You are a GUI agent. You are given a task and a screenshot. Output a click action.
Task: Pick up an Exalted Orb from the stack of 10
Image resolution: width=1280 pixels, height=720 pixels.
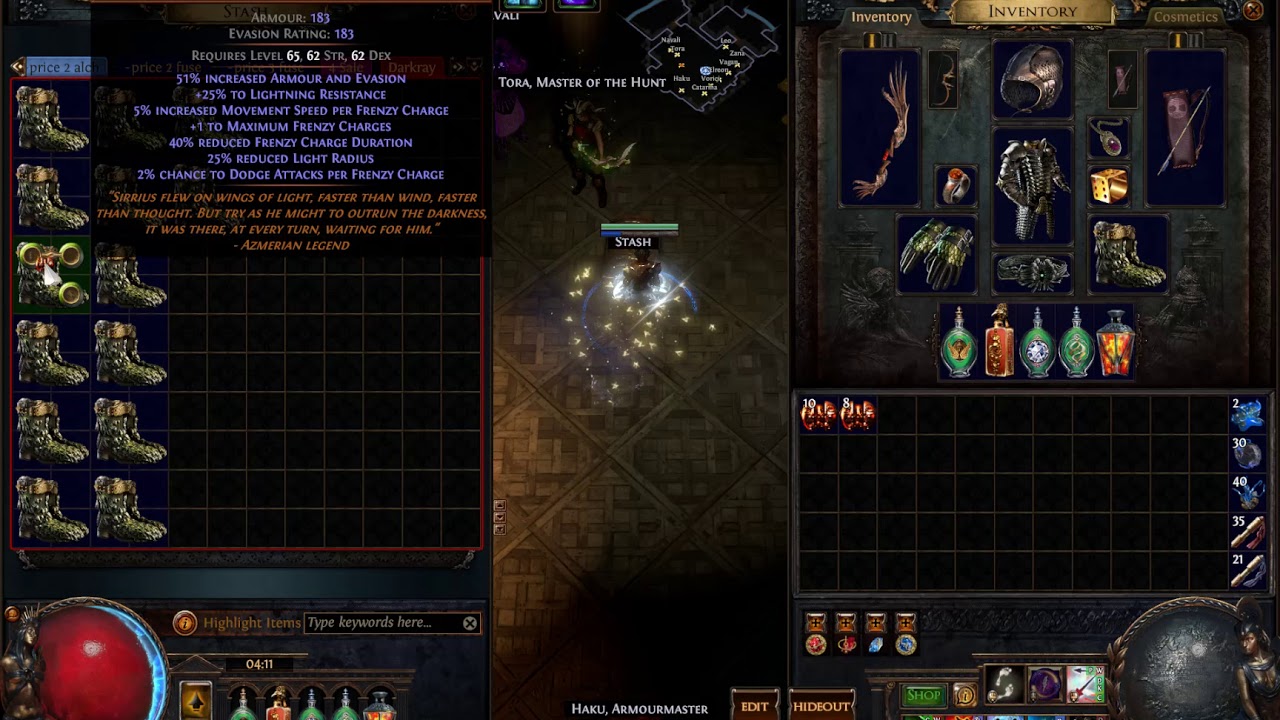(817, 415)
